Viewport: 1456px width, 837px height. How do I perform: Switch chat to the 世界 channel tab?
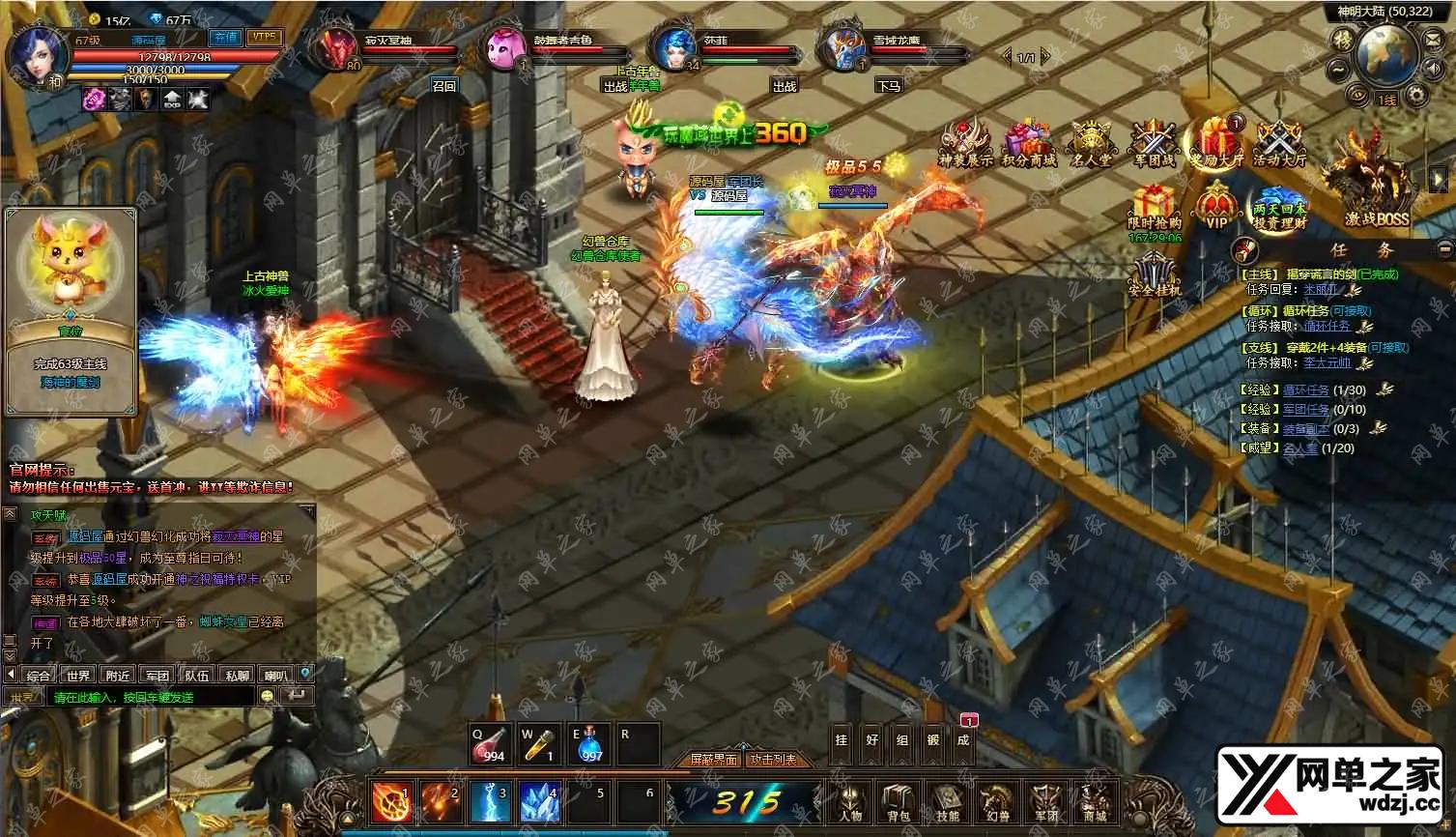(78, 676)
